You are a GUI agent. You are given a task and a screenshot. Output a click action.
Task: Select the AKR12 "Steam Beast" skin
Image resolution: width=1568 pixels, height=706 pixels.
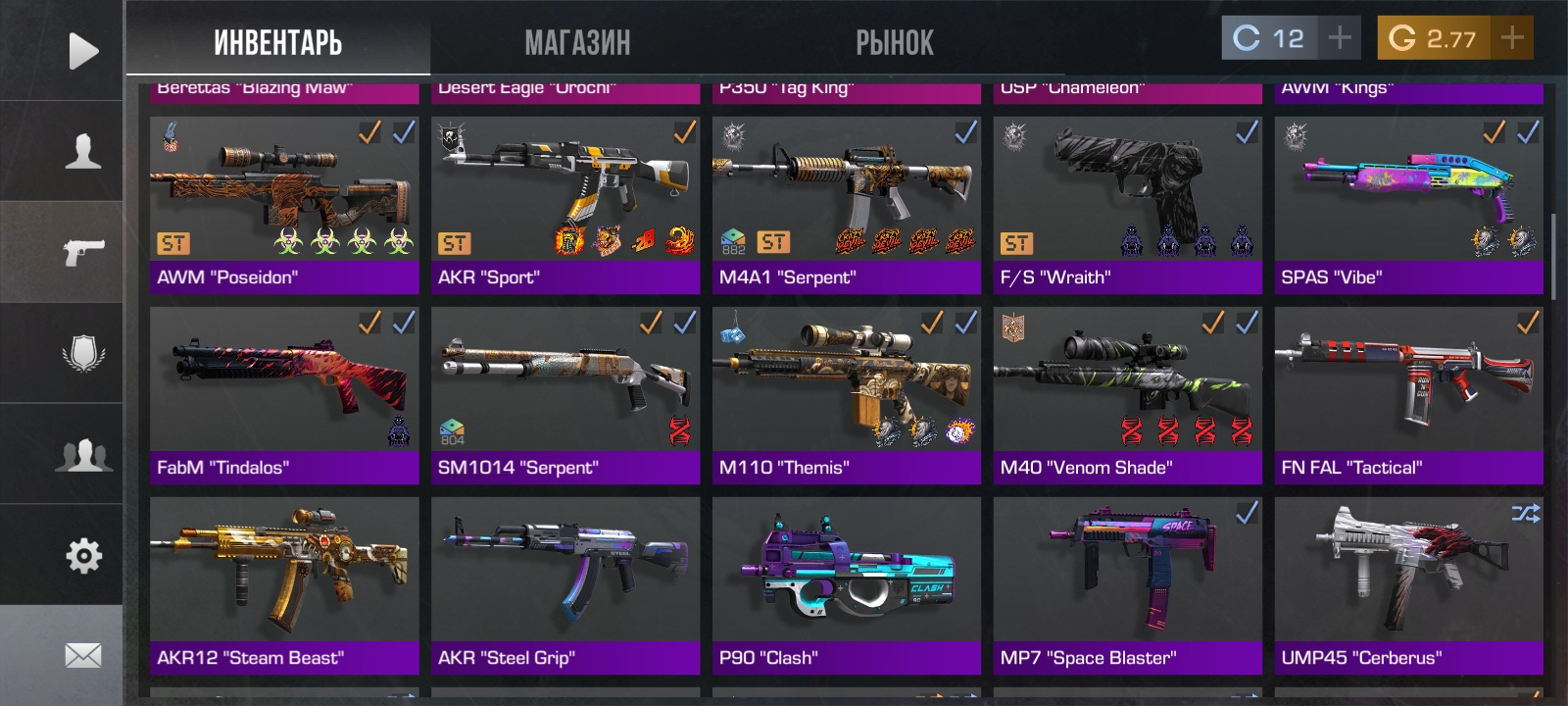tap(284, 585)
